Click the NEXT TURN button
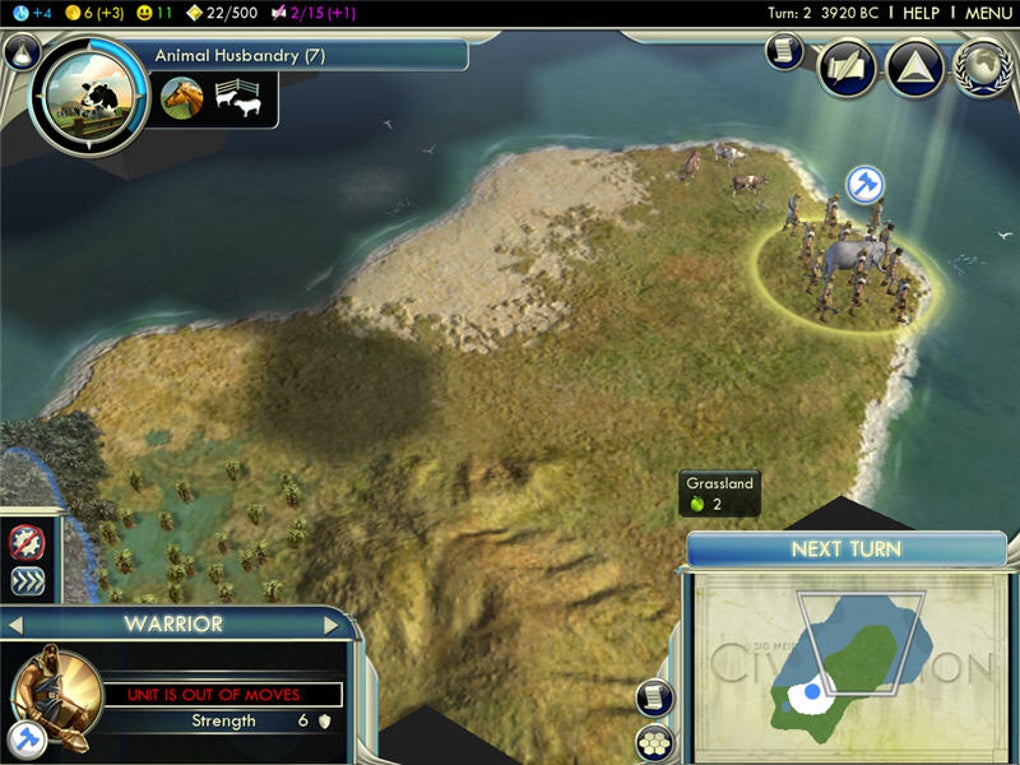Image resolution: width=1020 pixels, height=765 pixels. coord(846,549)
